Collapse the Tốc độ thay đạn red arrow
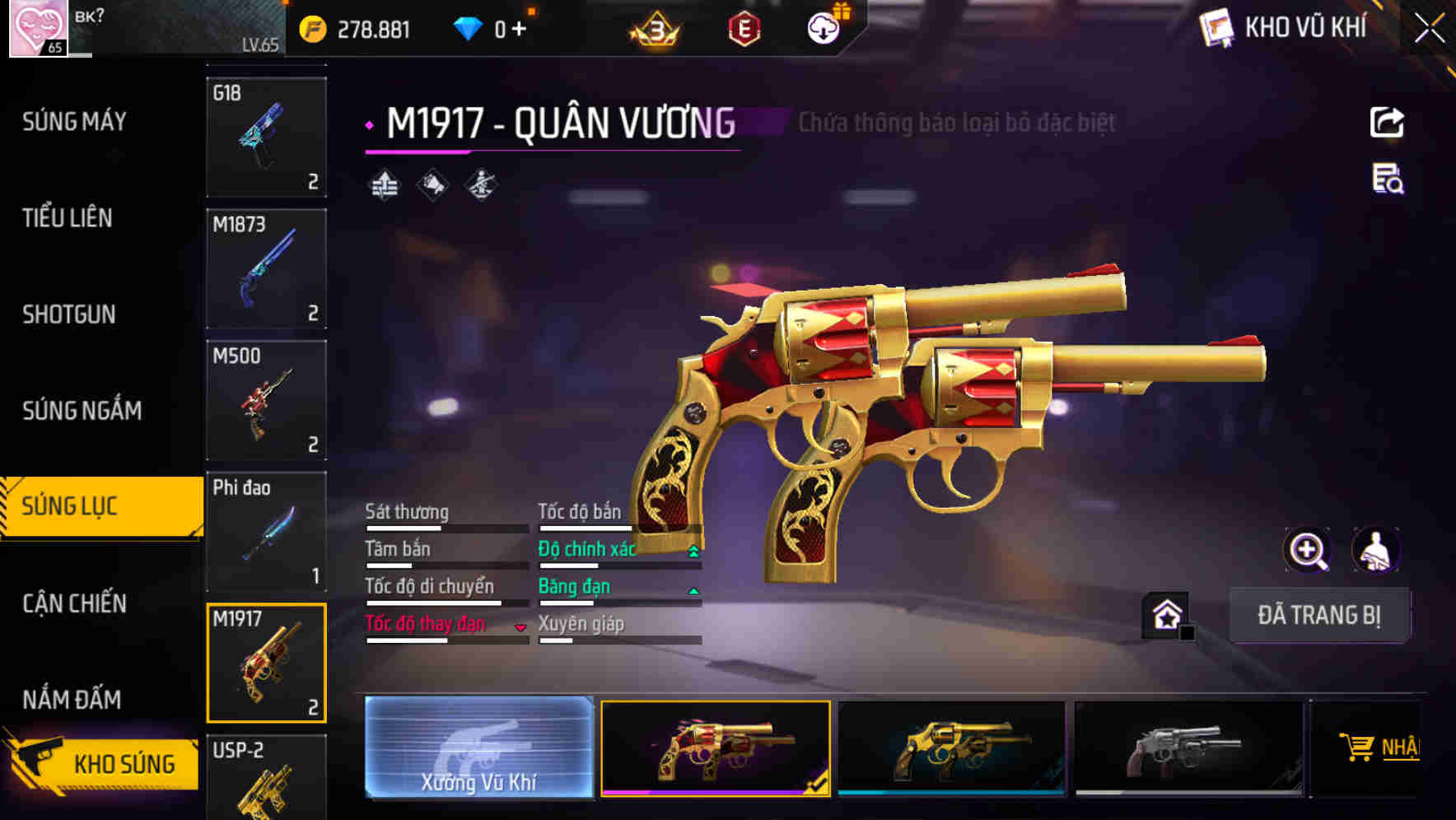1456x820 pixels. coord(521,626)
